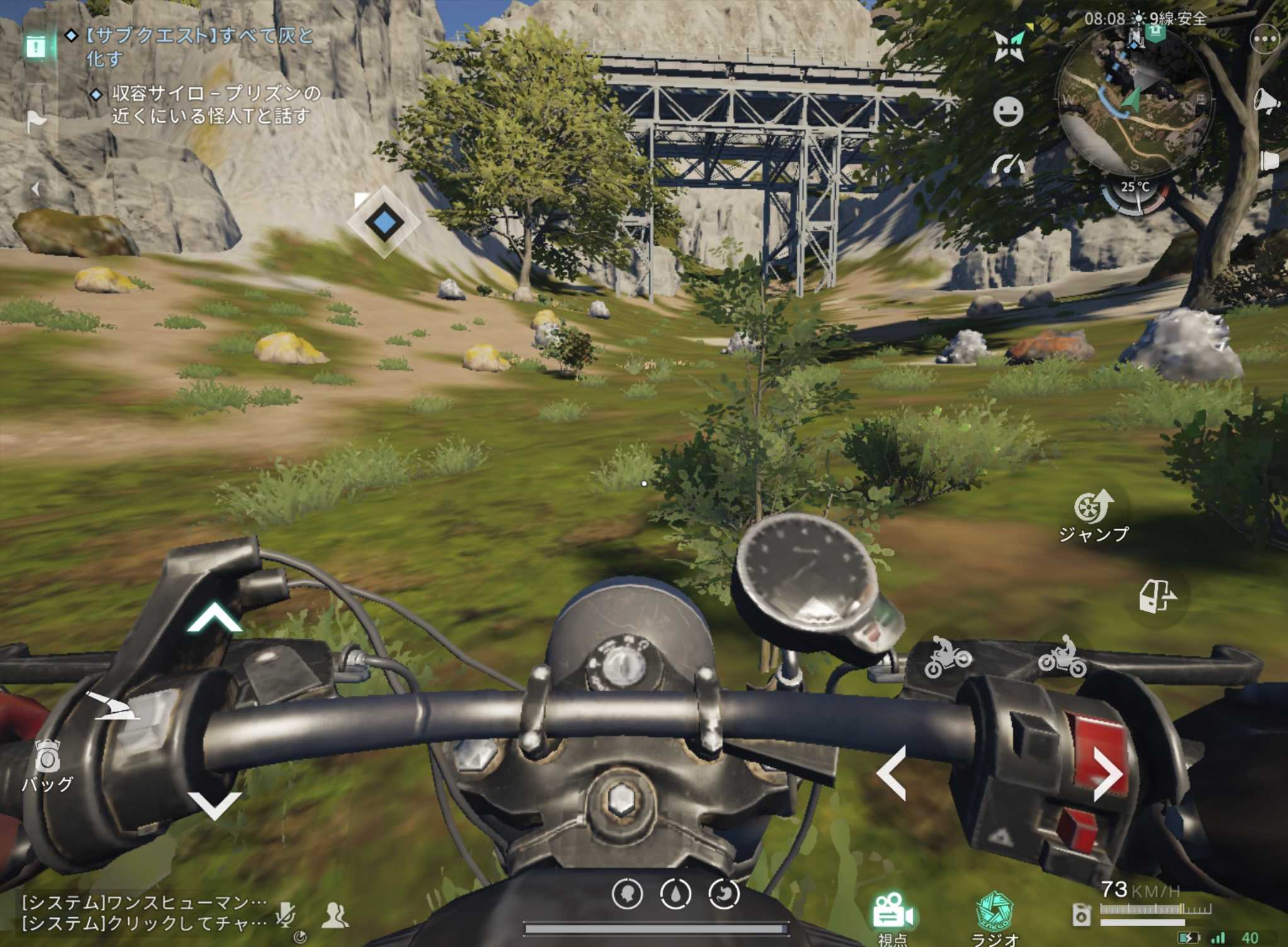Steer right with the right chevron
This screenshot has height=947, width=1288.
(x=1107, y=773)
